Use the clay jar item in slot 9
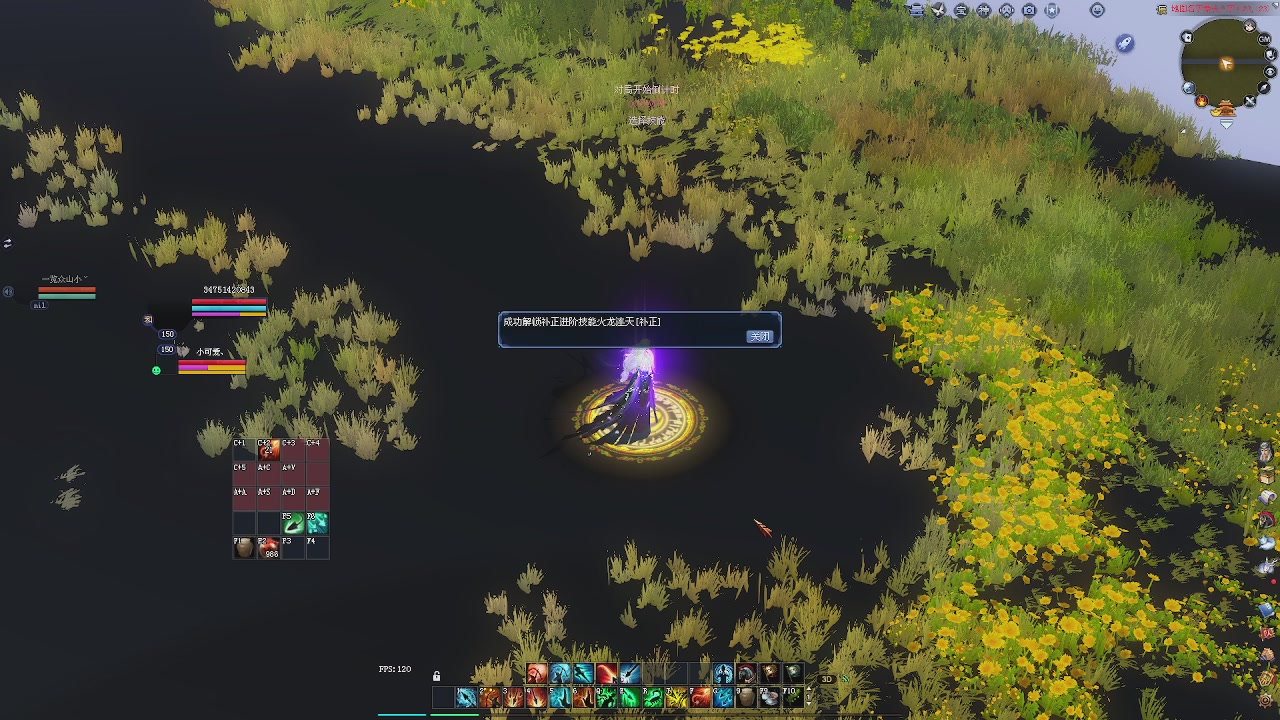This screenshot has height=720, width=1280. tap(747, 697)
